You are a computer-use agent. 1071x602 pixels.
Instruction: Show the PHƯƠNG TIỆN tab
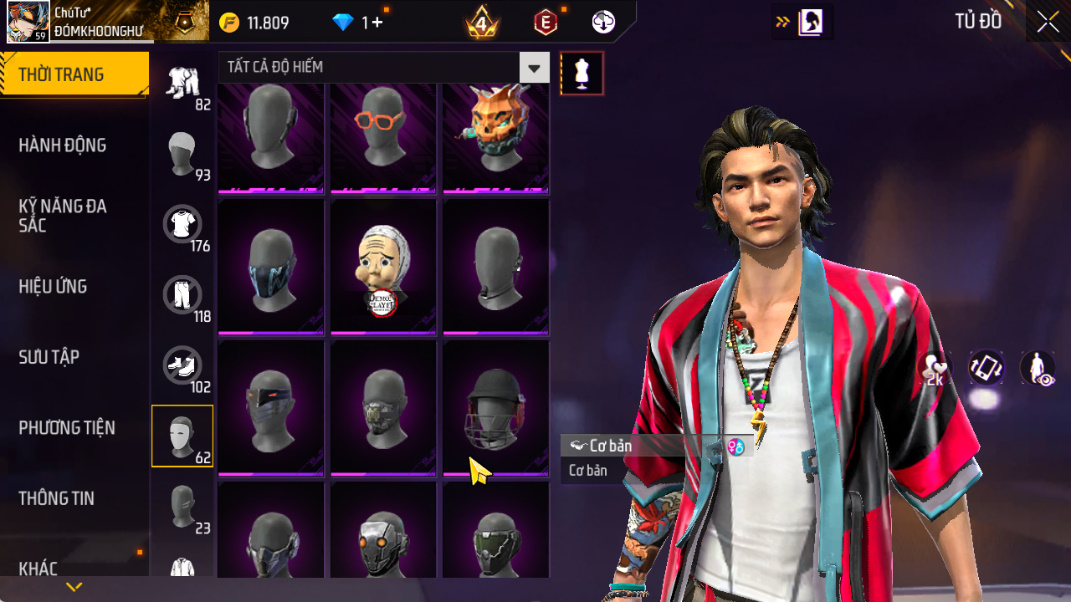(67, 428)
